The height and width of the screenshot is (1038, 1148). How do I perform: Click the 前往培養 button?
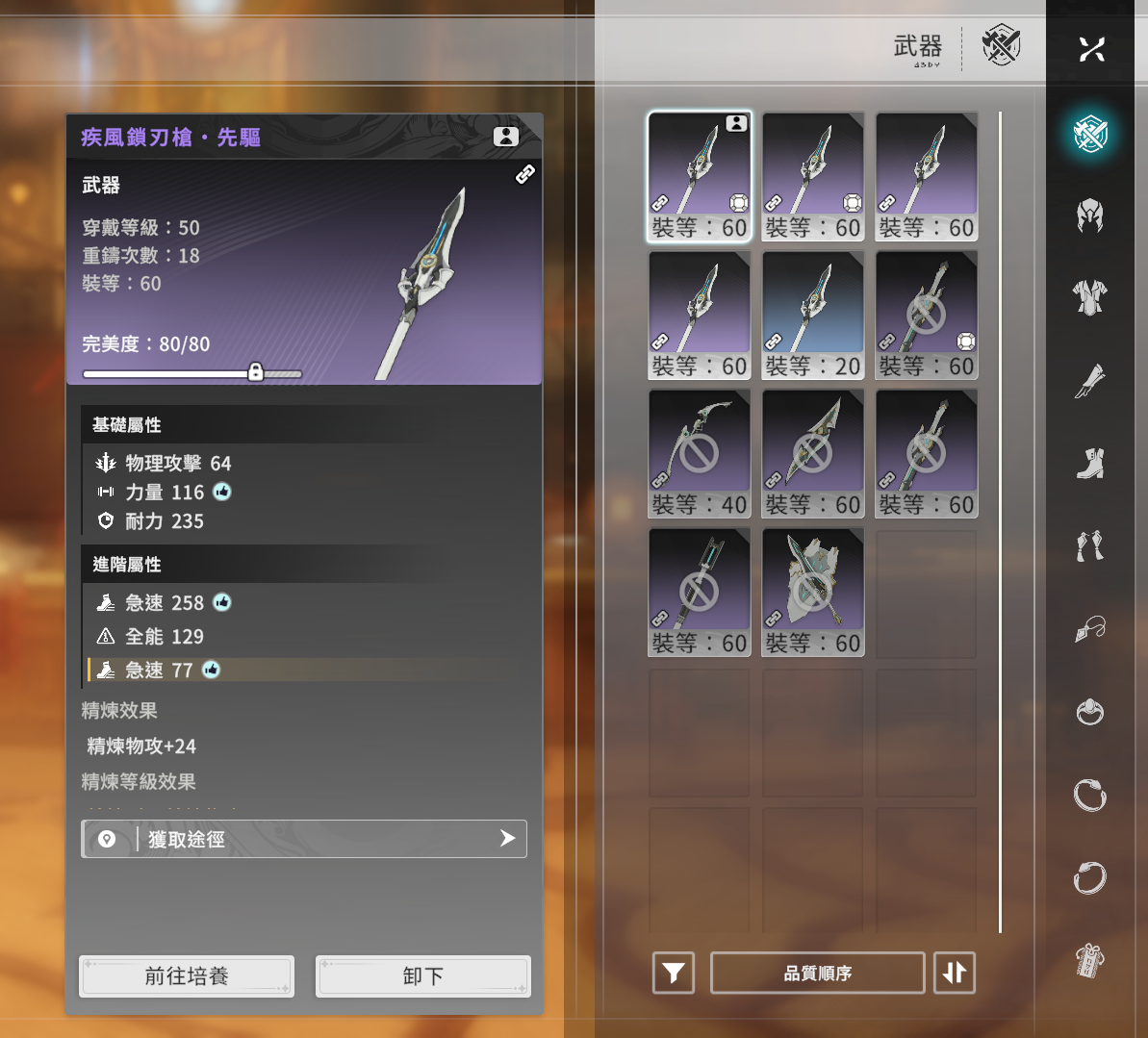pyautogui.click(x=187, y=976)
